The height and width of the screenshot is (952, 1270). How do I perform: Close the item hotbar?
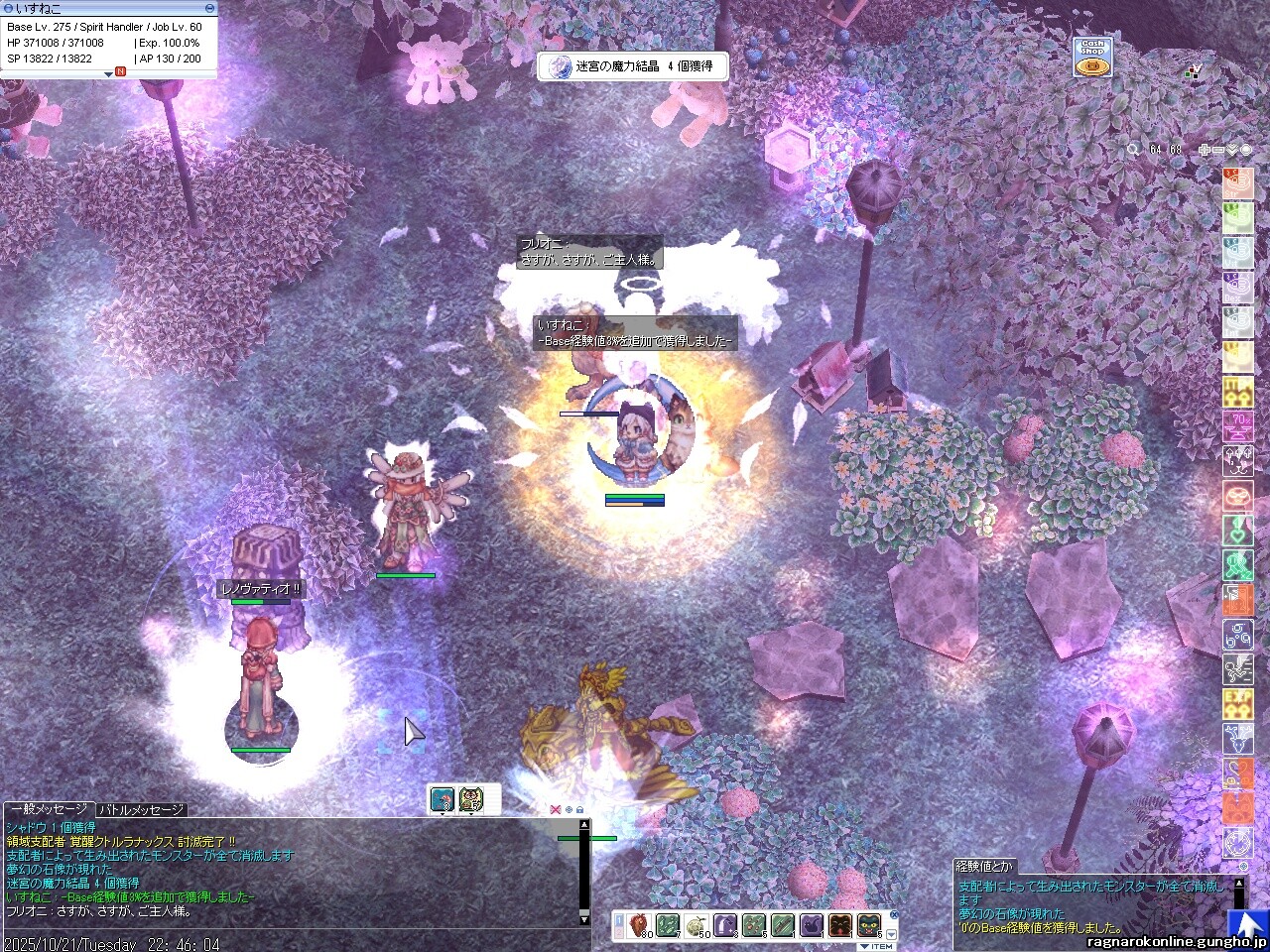893,915
